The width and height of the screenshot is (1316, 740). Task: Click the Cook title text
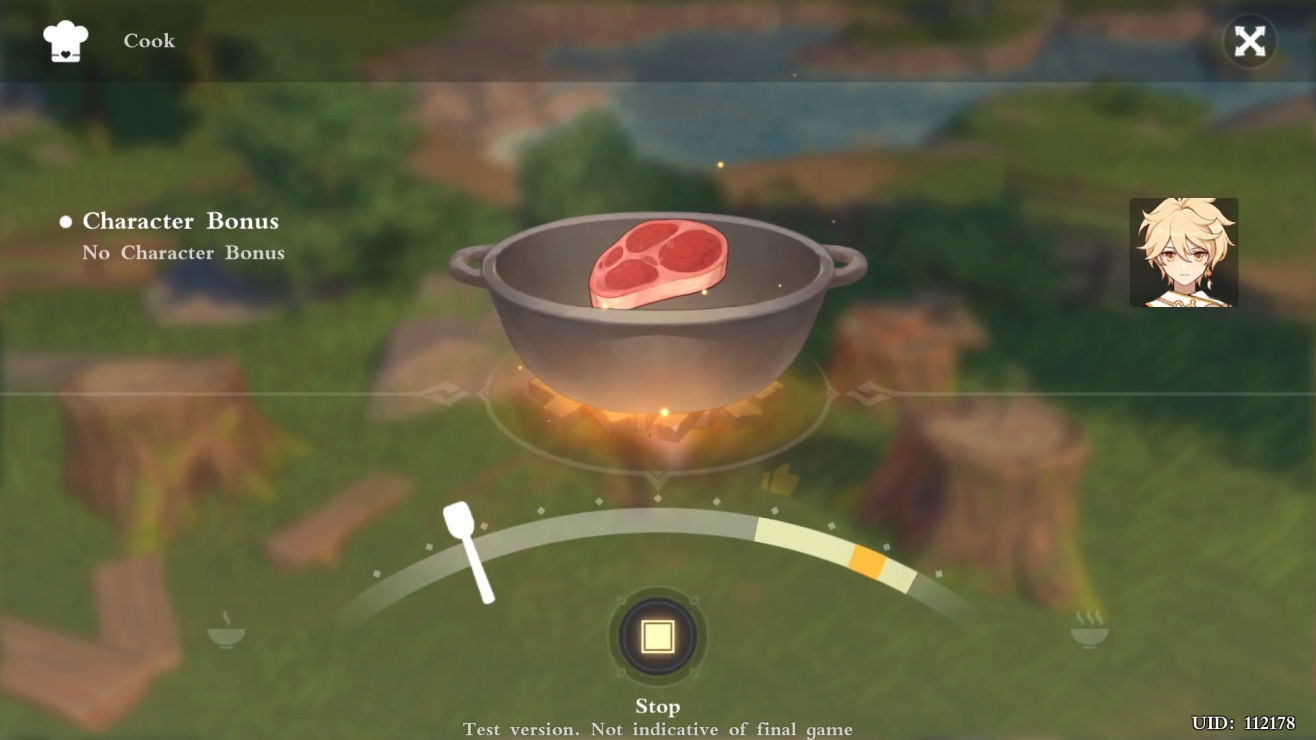point(148,41)
